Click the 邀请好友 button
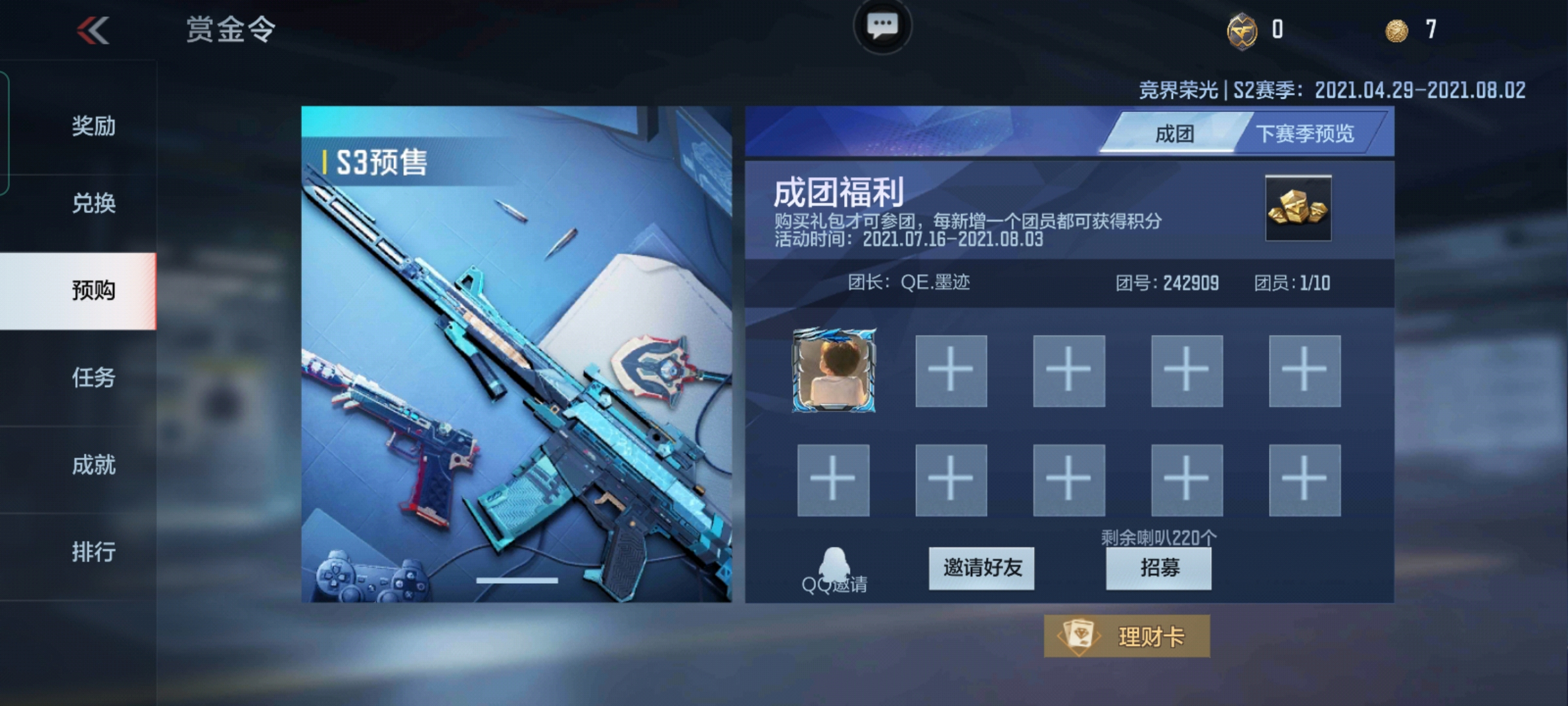Image resolution: width=1568 pixels, height=706 pixels. coord(982,567)
